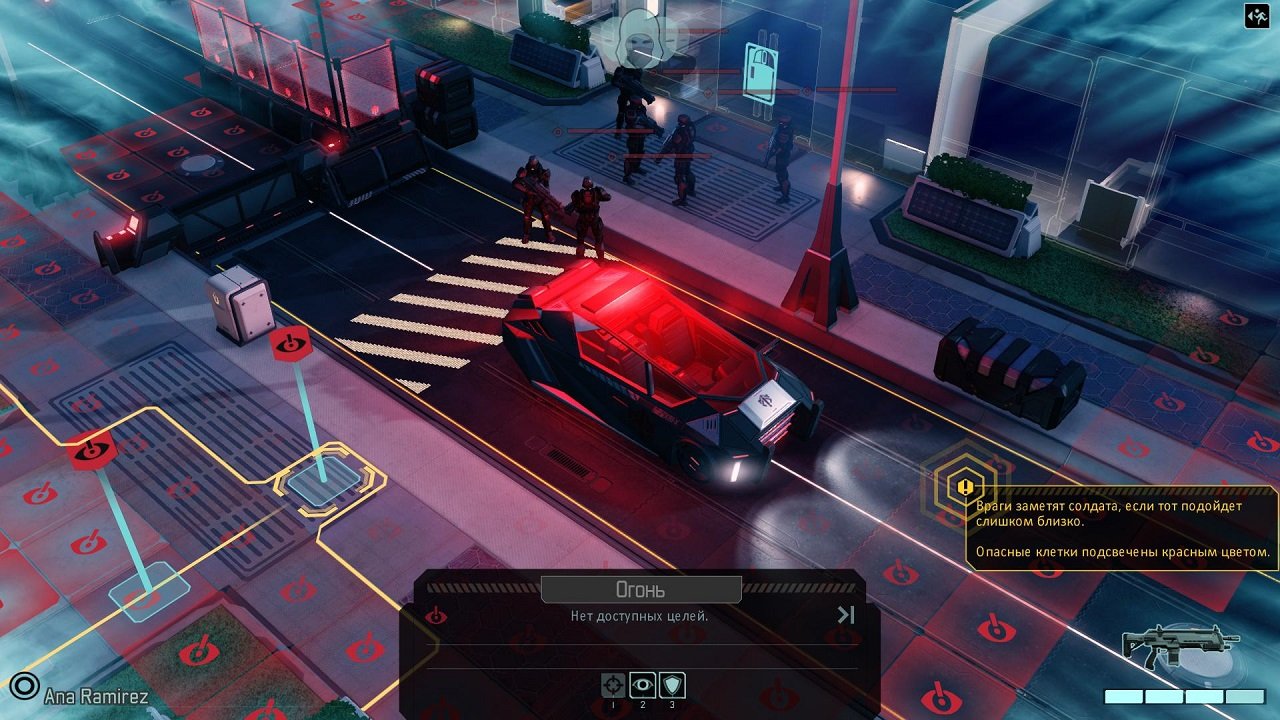Toggle Hunker Down using the shield ability icon
The image size is (1280, 720).
(672, 685)
